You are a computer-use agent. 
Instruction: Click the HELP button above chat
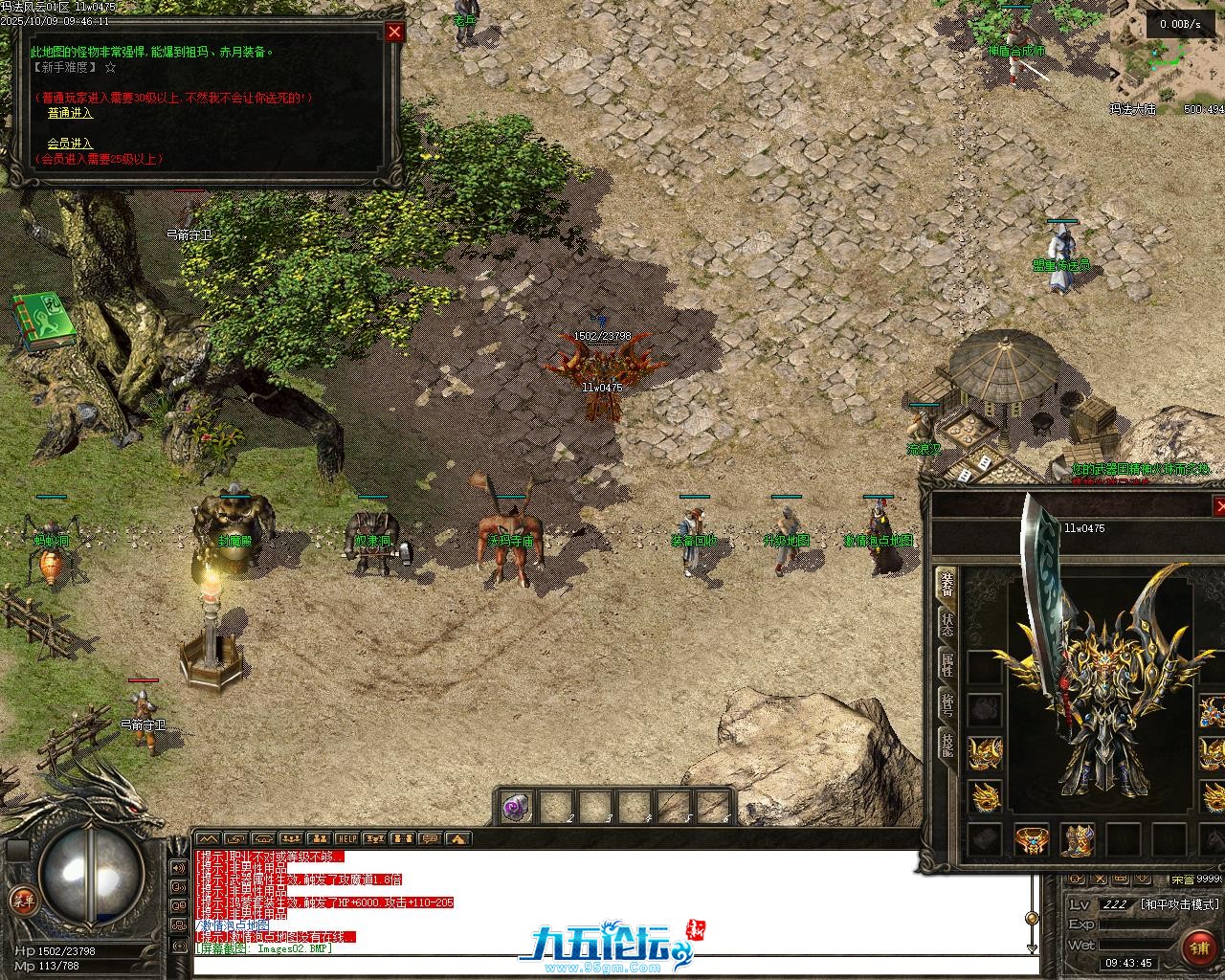[346, 838]
